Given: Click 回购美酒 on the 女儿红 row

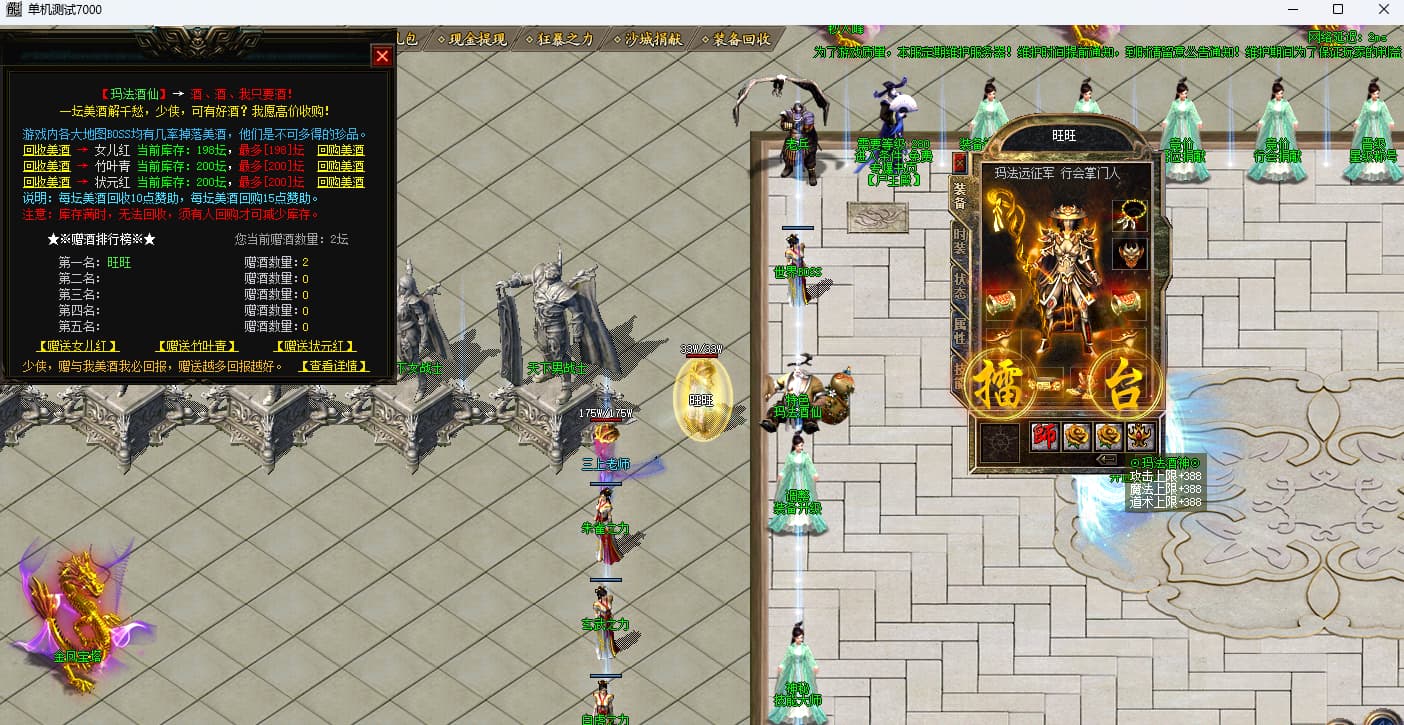Looking at the screenshot, I should [340, 151].
